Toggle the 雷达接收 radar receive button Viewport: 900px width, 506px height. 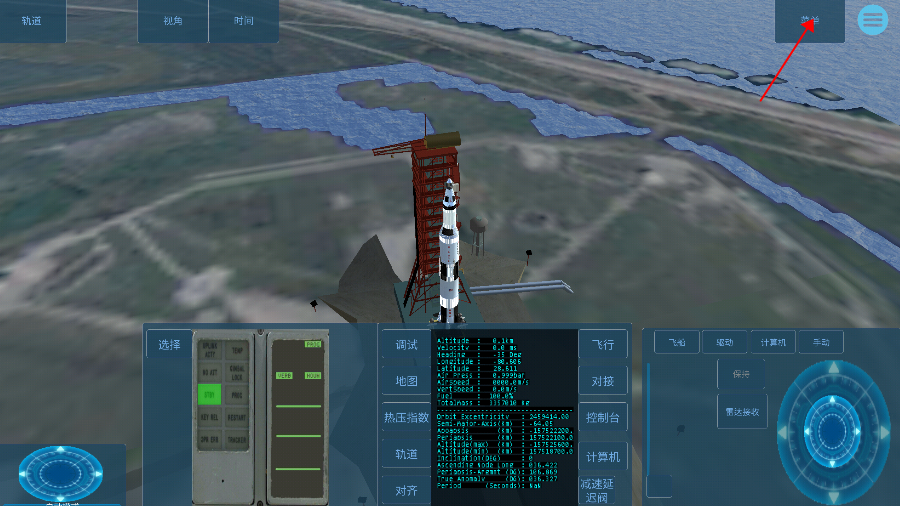coord(742,410)
